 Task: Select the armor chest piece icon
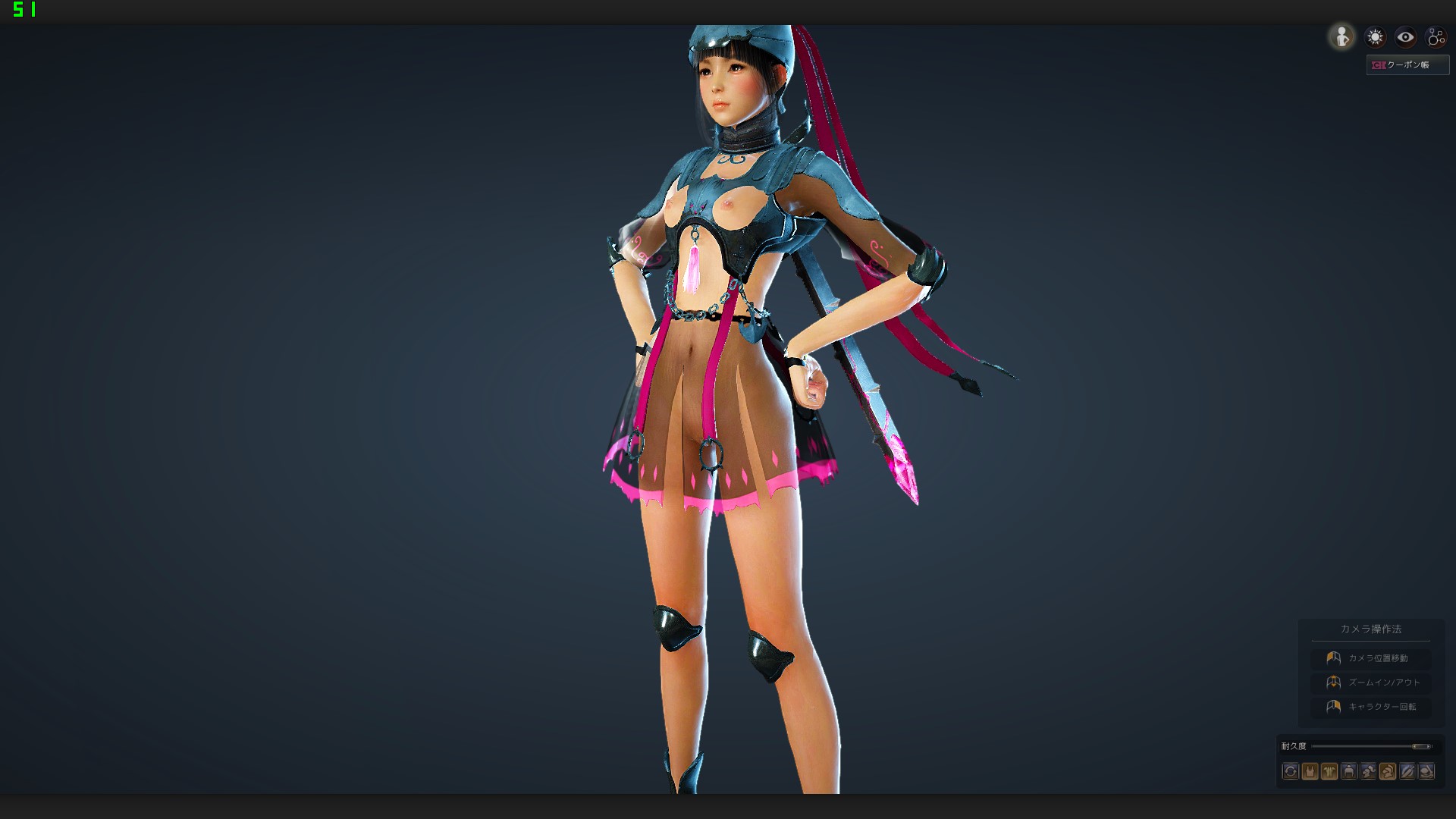pos(1328,771)
